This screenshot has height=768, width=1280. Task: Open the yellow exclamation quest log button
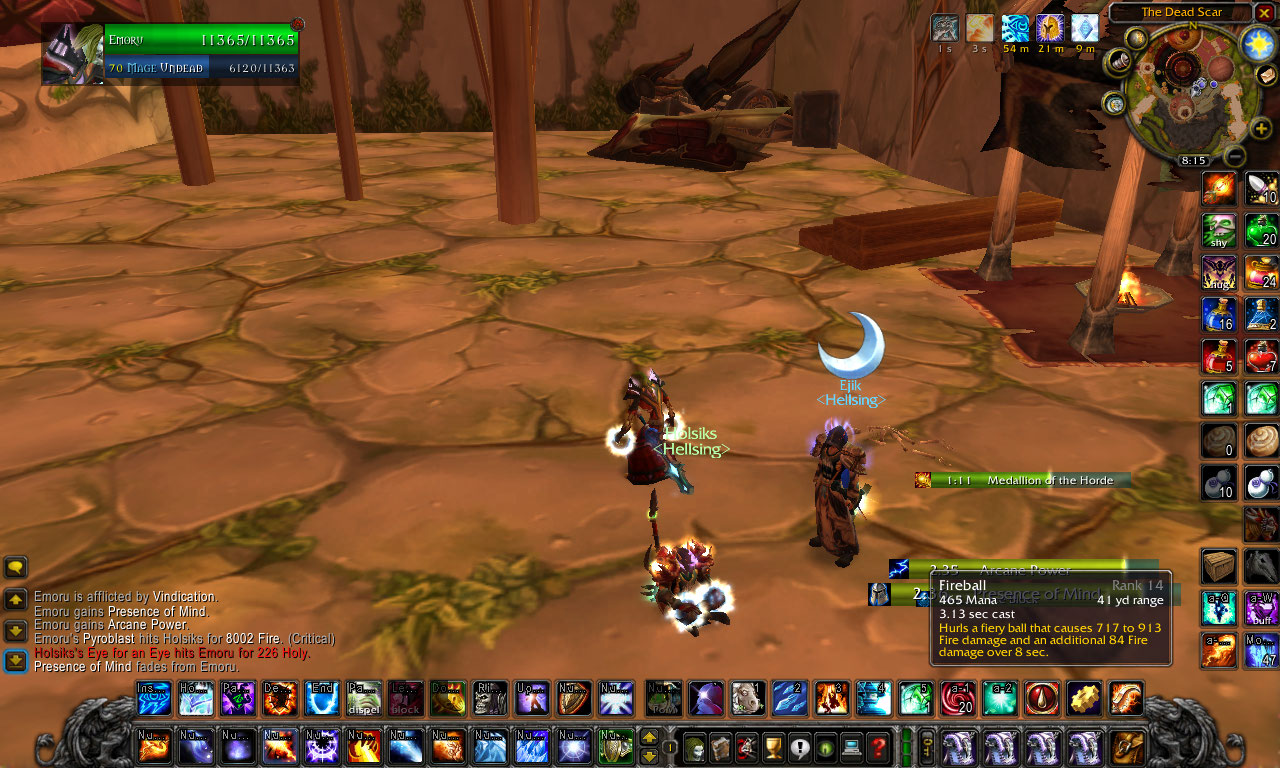click(x=798, y=747)
